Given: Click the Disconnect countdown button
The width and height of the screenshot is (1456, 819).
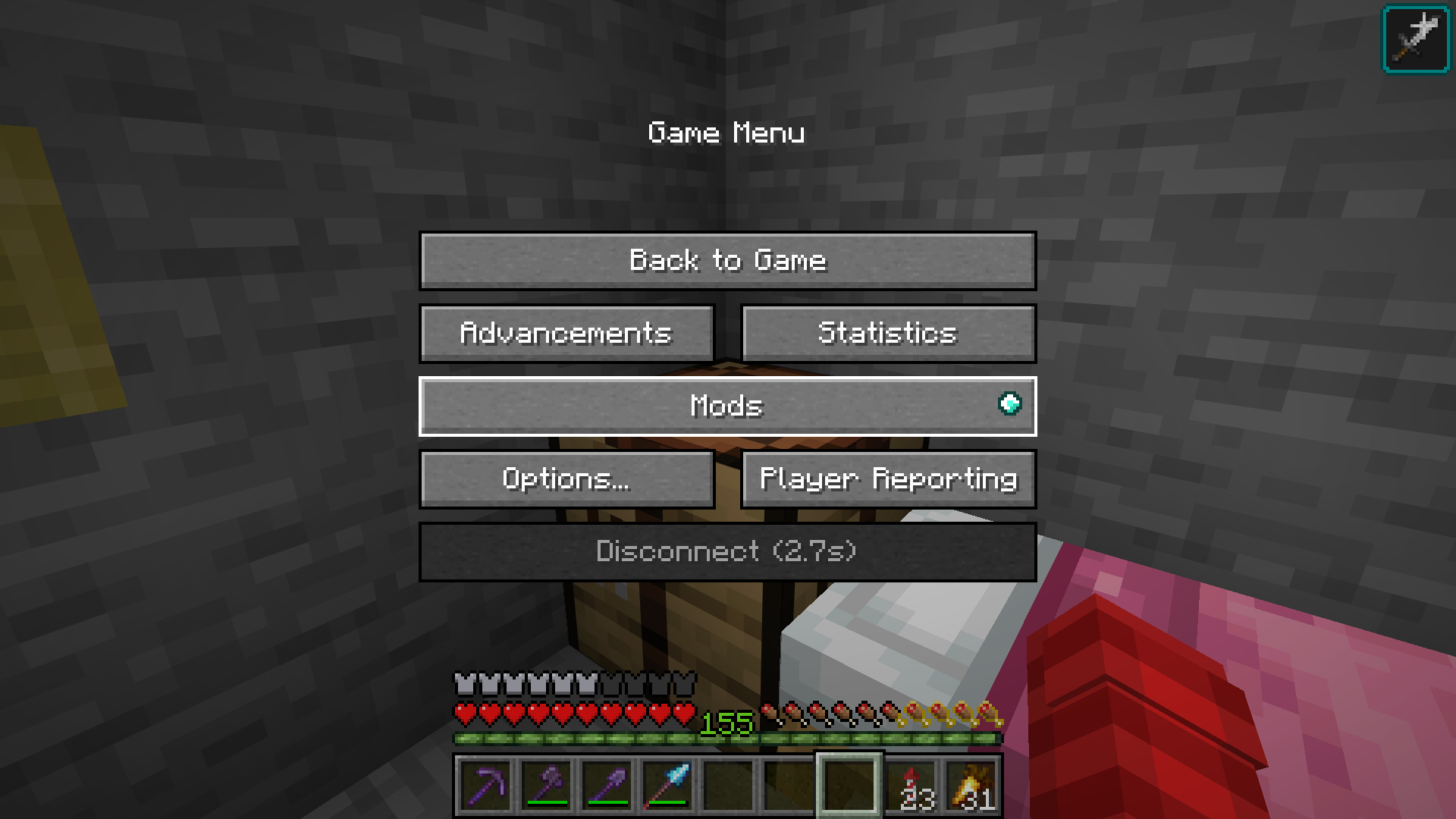Looking at the screenshot, I should [726, 551].
